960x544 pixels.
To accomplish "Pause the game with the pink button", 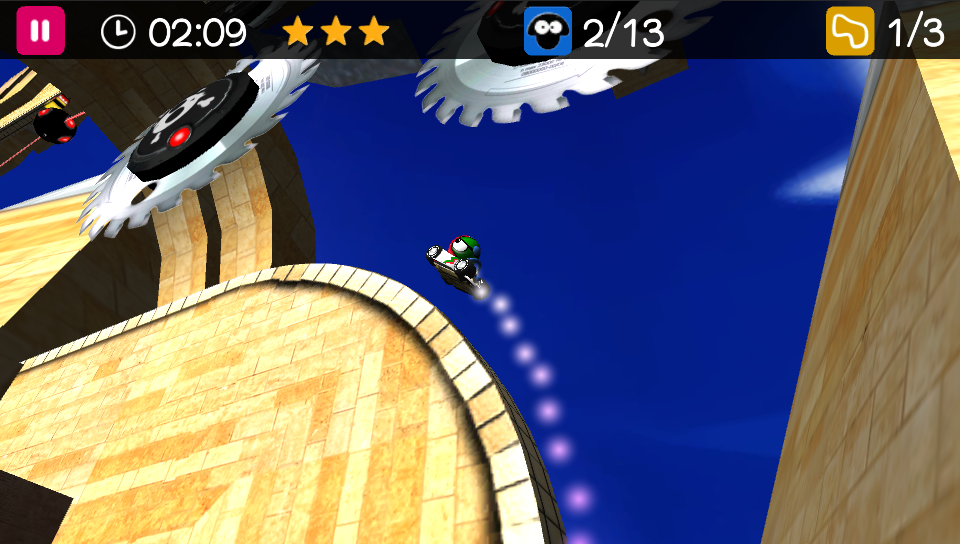I will (40, 31).
